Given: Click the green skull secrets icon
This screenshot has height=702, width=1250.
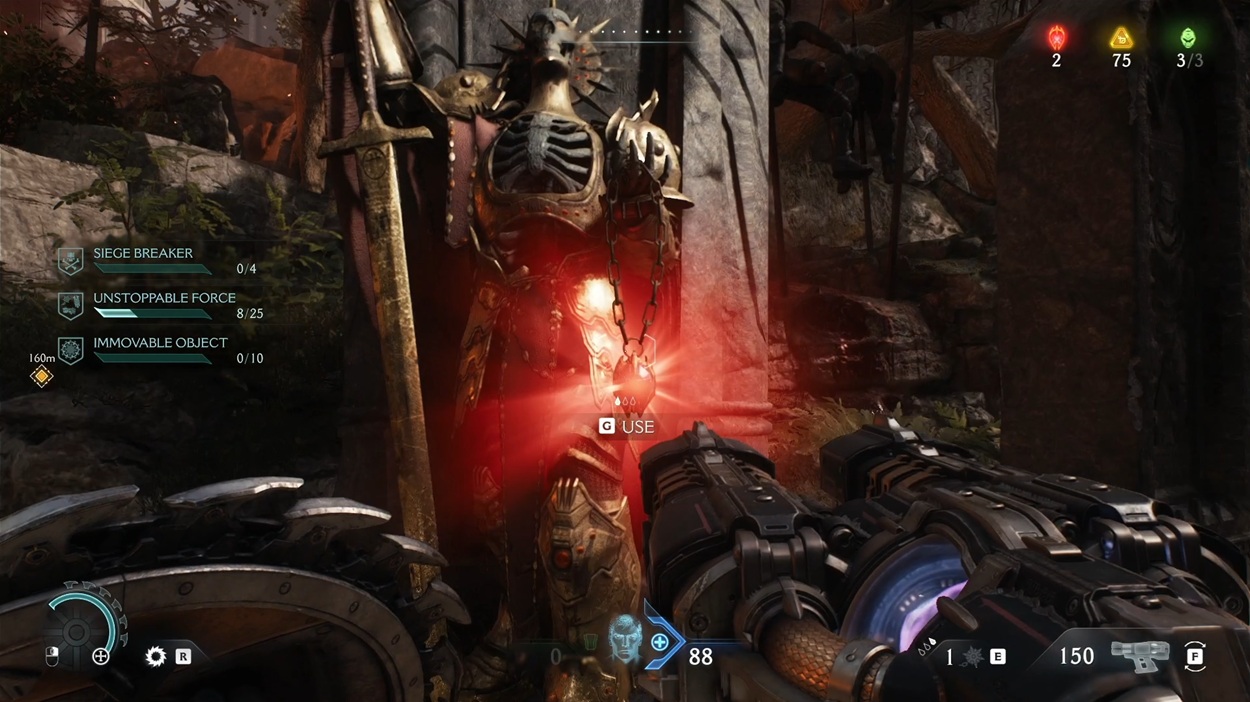Looking at the screenshot, I should coord(1188,38).
